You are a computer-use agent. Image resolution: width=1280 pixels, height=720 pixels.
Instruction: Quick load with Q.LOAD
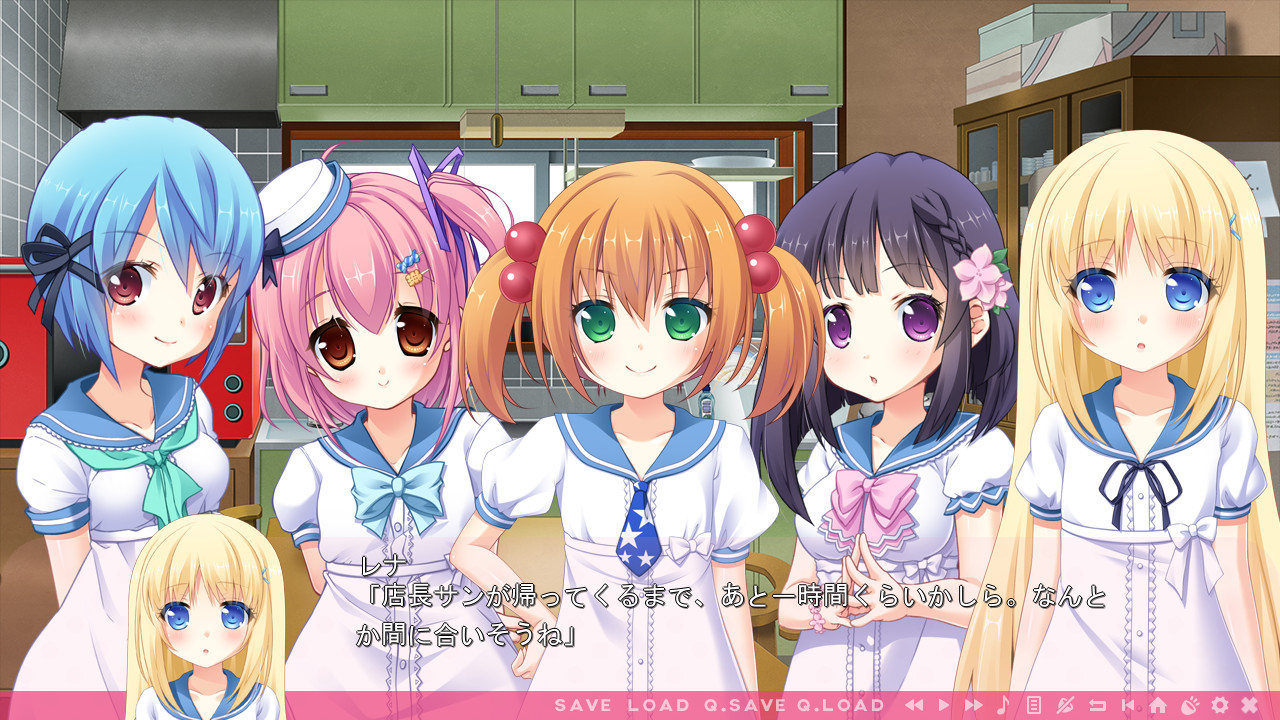pyautogui.click(x=841, y=705)
